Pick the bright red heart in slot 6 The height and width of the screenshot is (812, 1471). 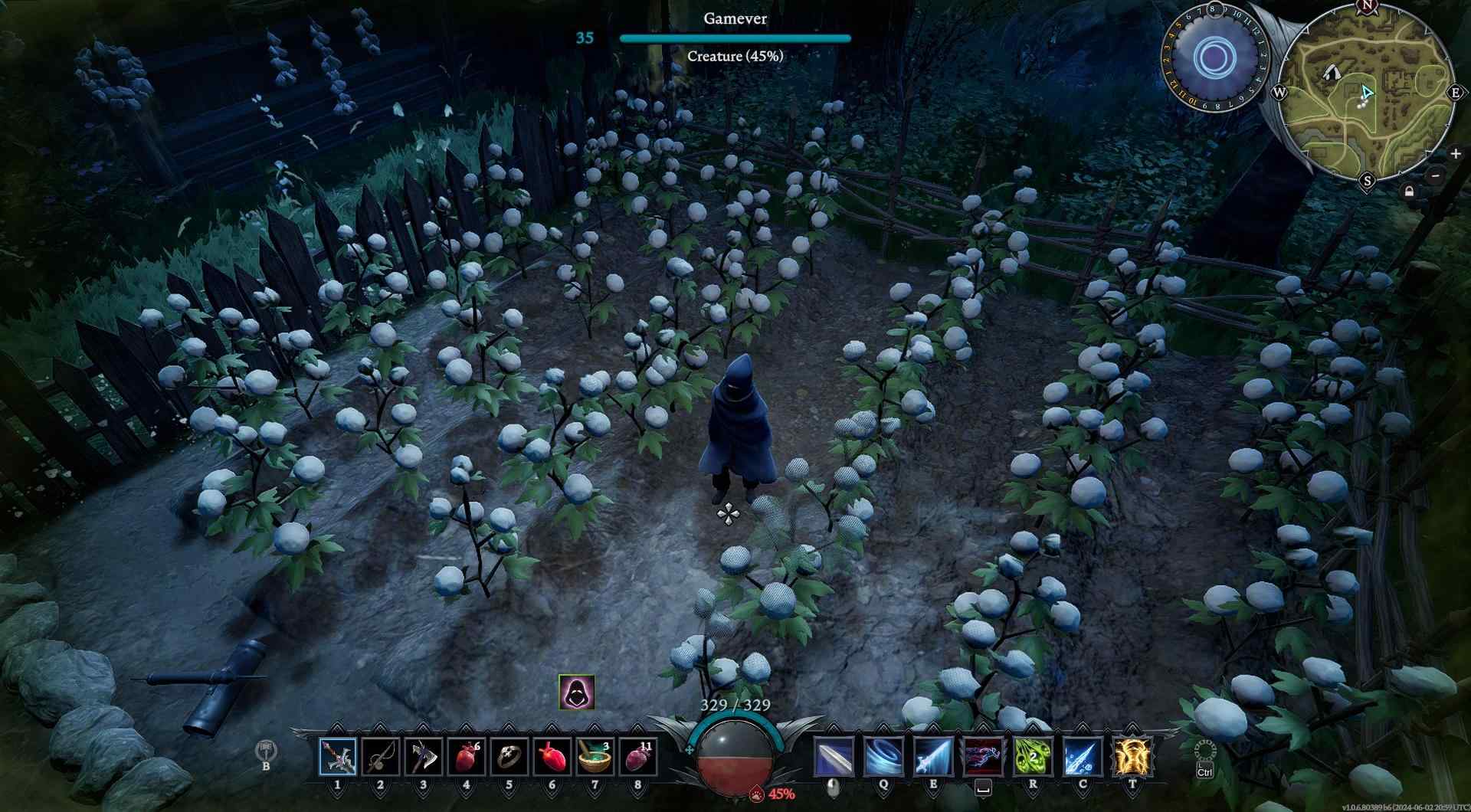click(x=552, y=757)
